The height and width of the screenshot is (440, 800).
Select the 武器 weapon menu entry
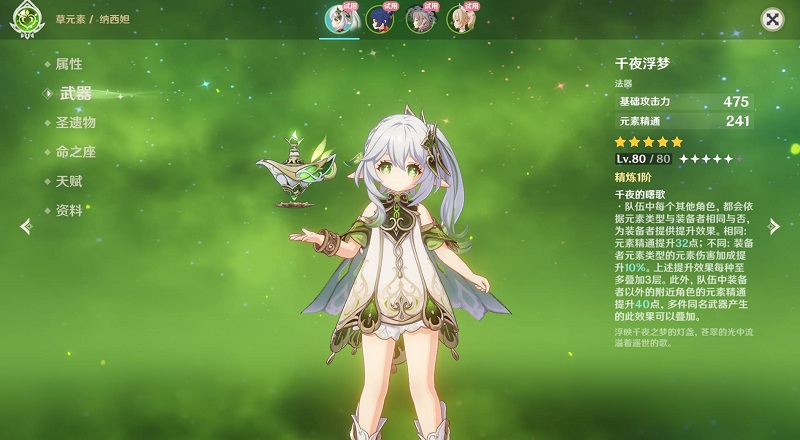tap(75, 93)
